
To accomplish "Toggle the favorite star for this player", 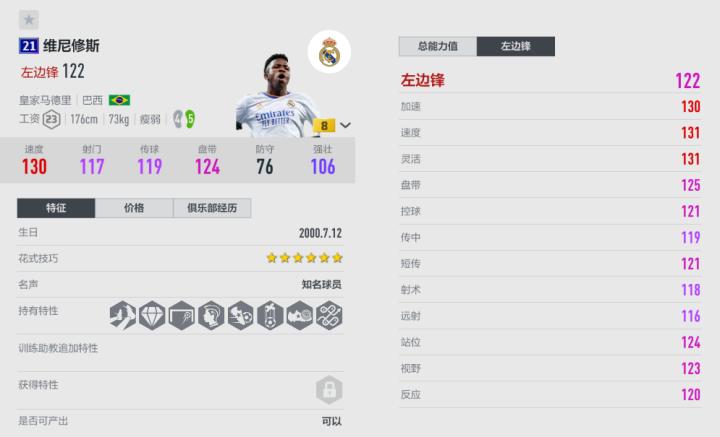I will [28, 19].
